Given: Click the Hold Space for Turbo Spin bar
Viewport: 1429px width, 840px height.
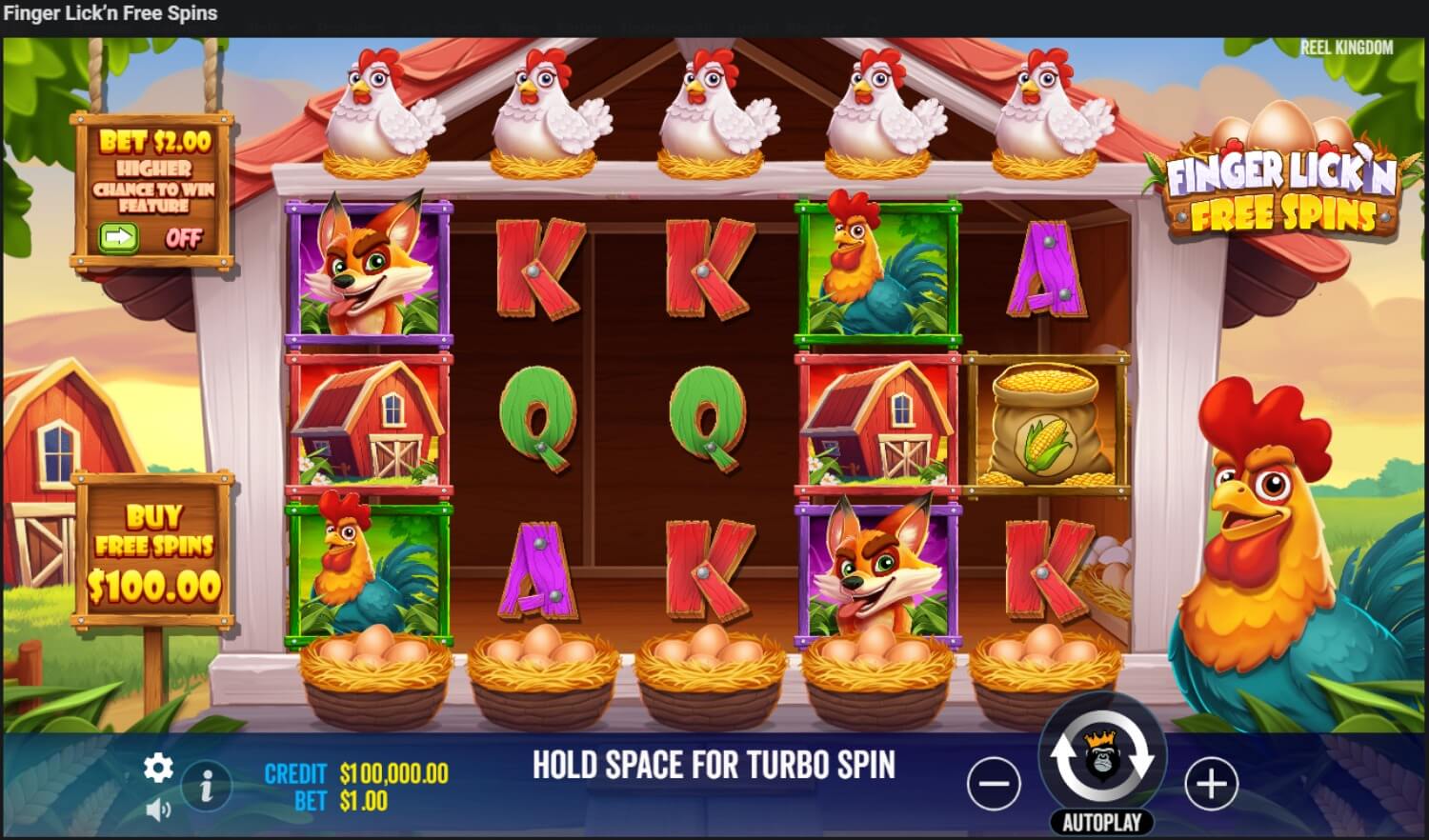Looking at the screenshot, I should pos(714,764).
